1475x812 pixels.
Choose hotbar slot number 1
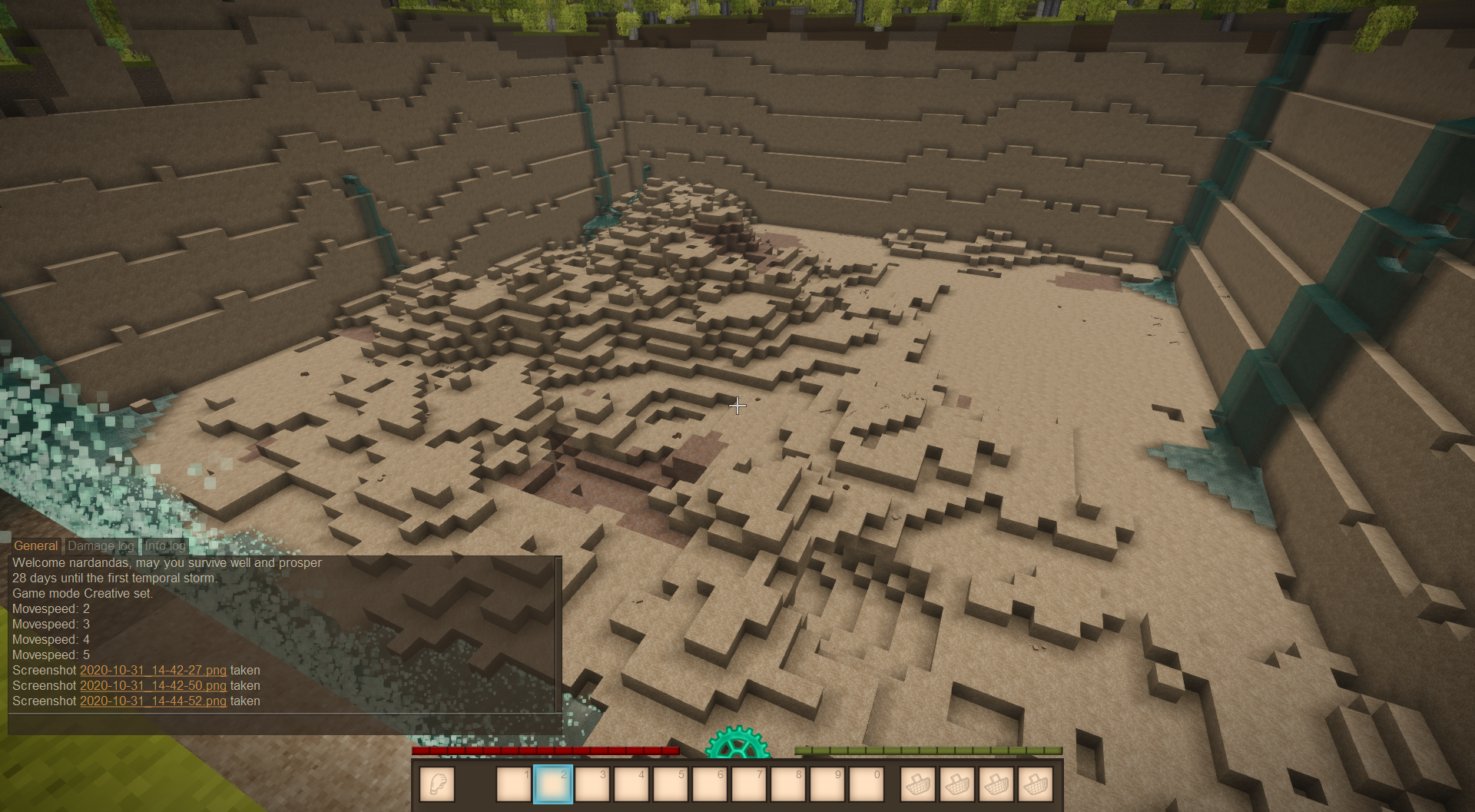click(x=513, y=784)
